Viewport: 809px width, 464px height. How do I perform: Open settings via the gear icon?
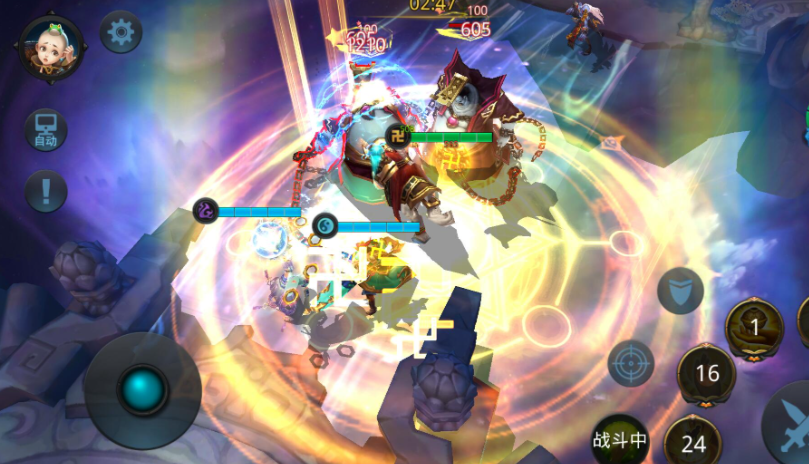122,33
